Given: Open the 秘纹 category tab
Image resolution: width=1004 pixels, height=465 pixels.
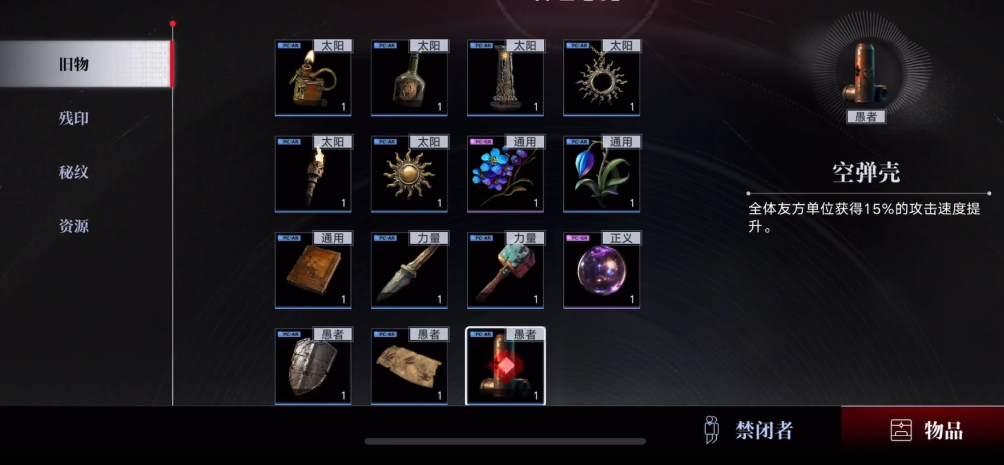Looking at the screenshot, I should tap(75, 172).
